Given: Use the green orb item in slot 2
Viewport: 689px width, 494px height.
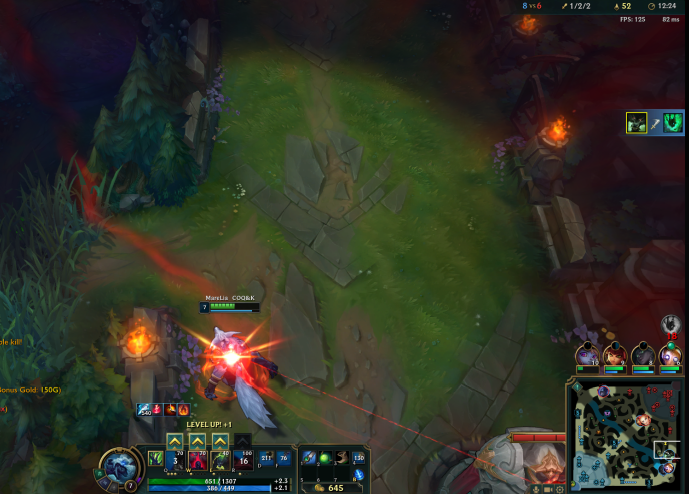Looking at the screenshot, I should 326,457.
